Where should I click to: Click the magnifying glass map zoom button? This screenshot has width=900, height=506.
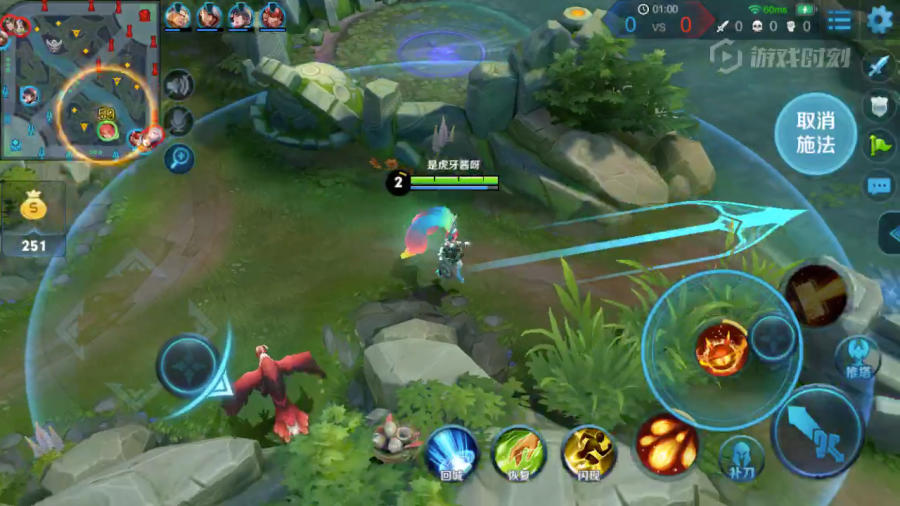(179, 157)
